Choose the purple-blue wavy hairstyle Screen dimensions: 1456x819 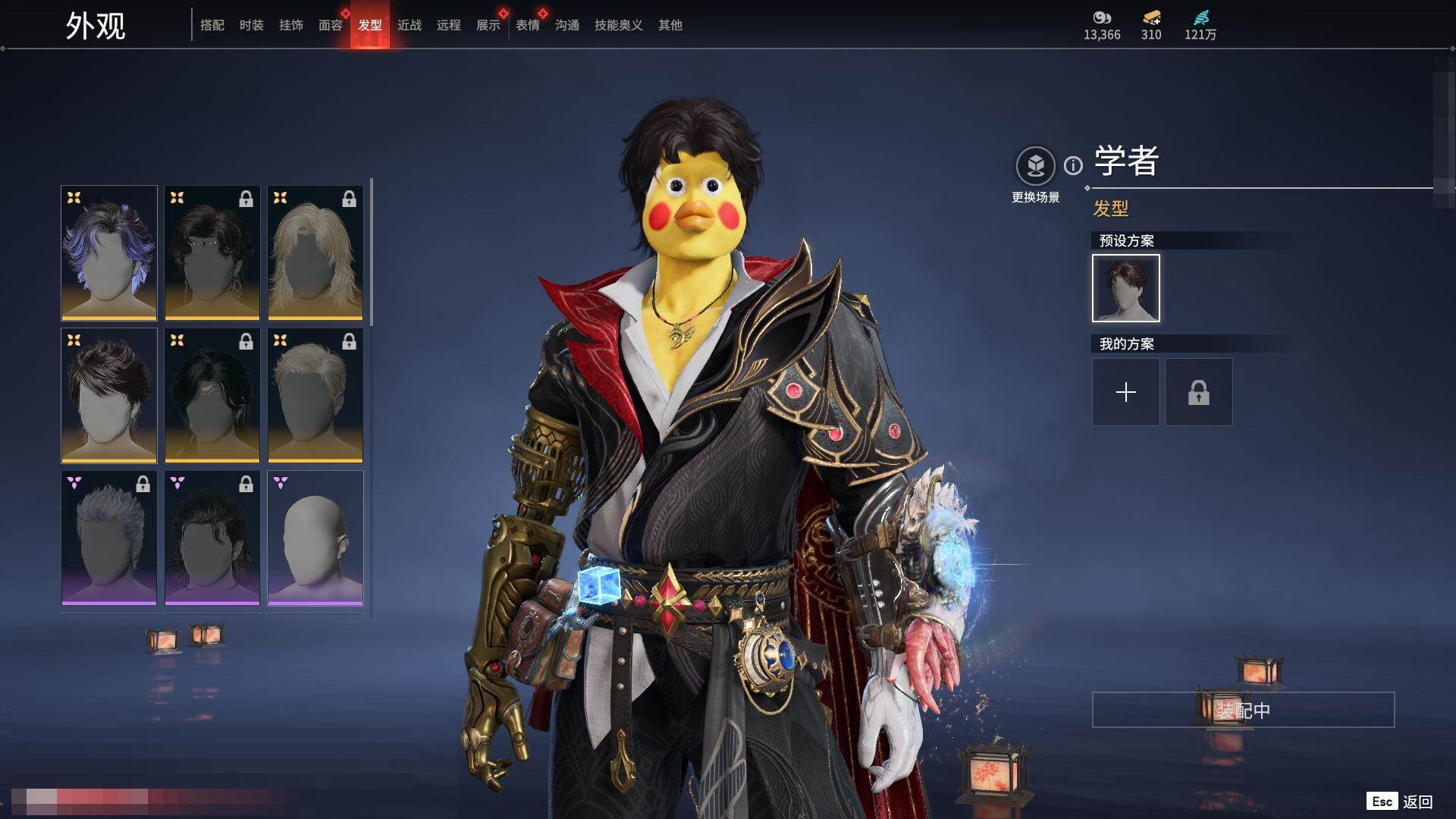[109, 253]
